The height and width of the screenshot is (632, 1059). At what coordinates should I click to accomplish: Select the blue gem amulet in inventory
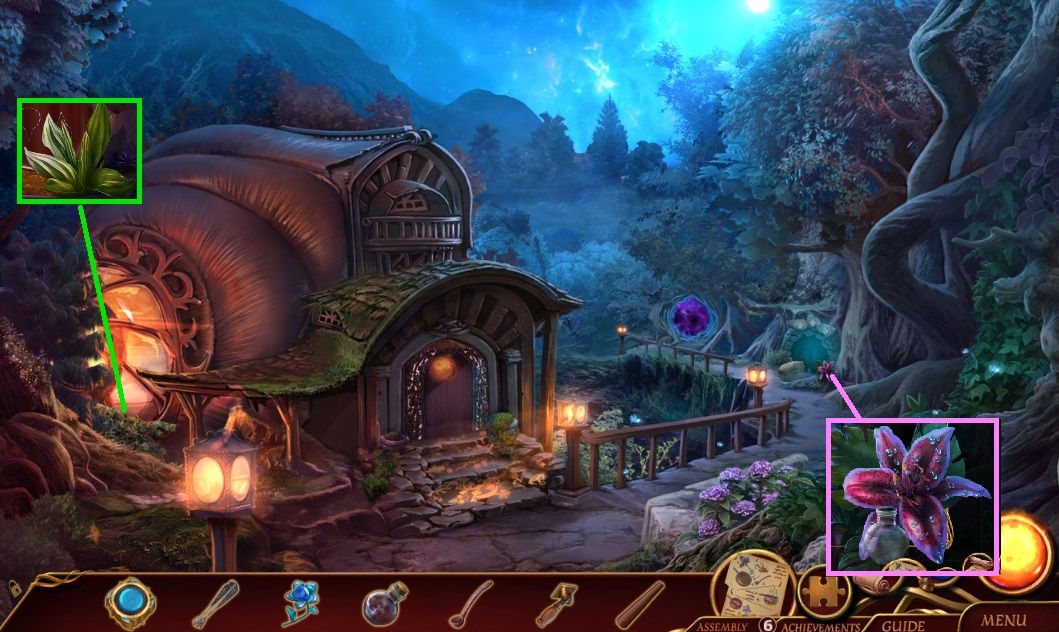click(x=131, y=603)
